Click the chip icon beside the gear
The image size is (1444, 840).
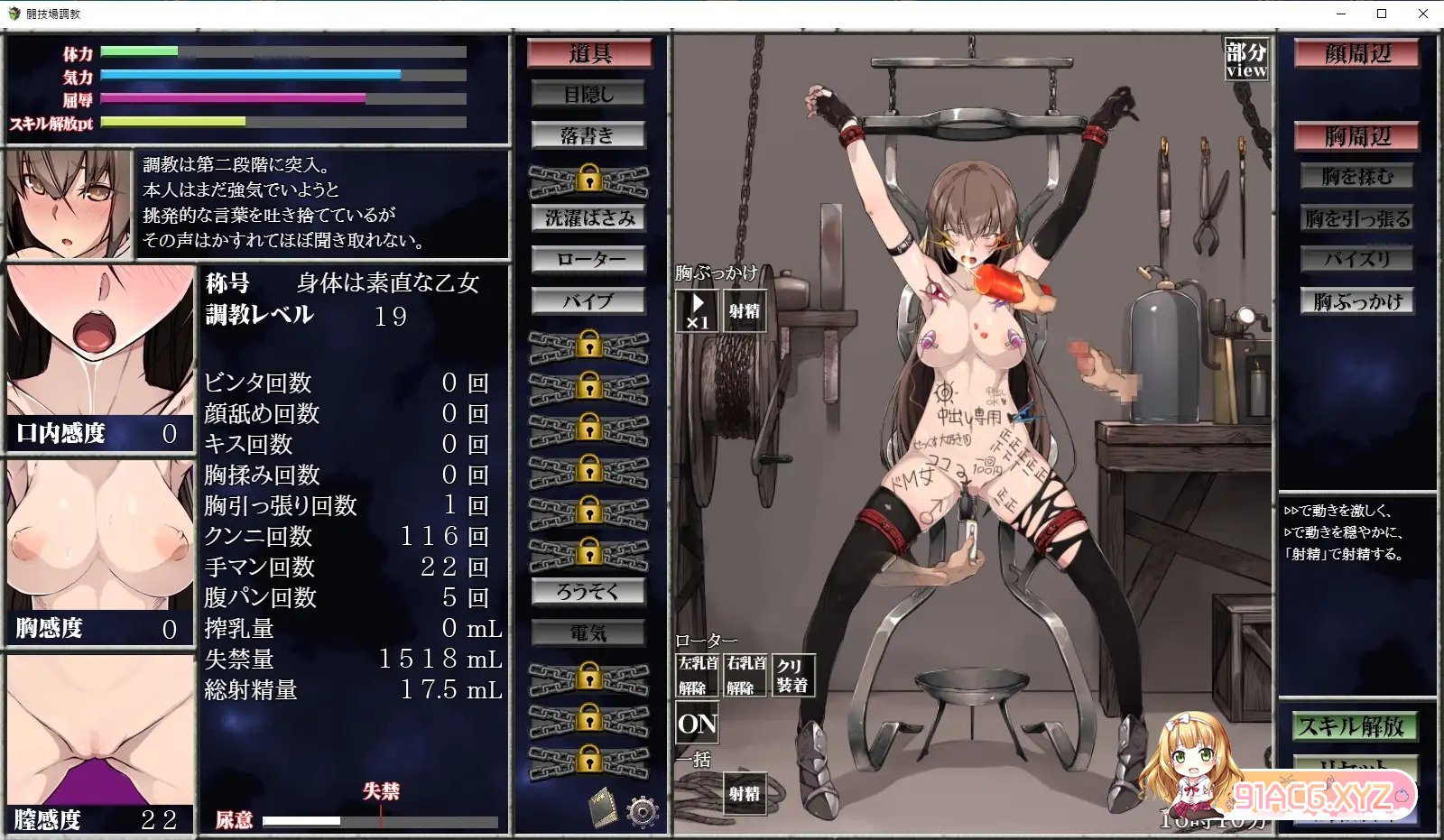pos(603,807)
